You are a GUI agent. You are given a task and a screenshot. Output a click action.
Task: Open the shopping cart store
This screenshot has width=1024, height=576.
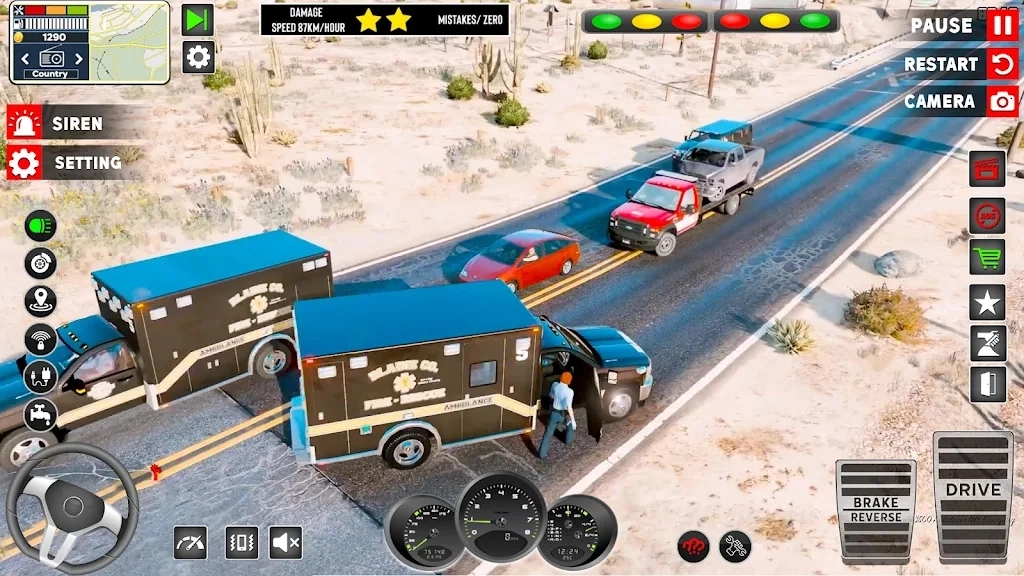pos(987,257)
